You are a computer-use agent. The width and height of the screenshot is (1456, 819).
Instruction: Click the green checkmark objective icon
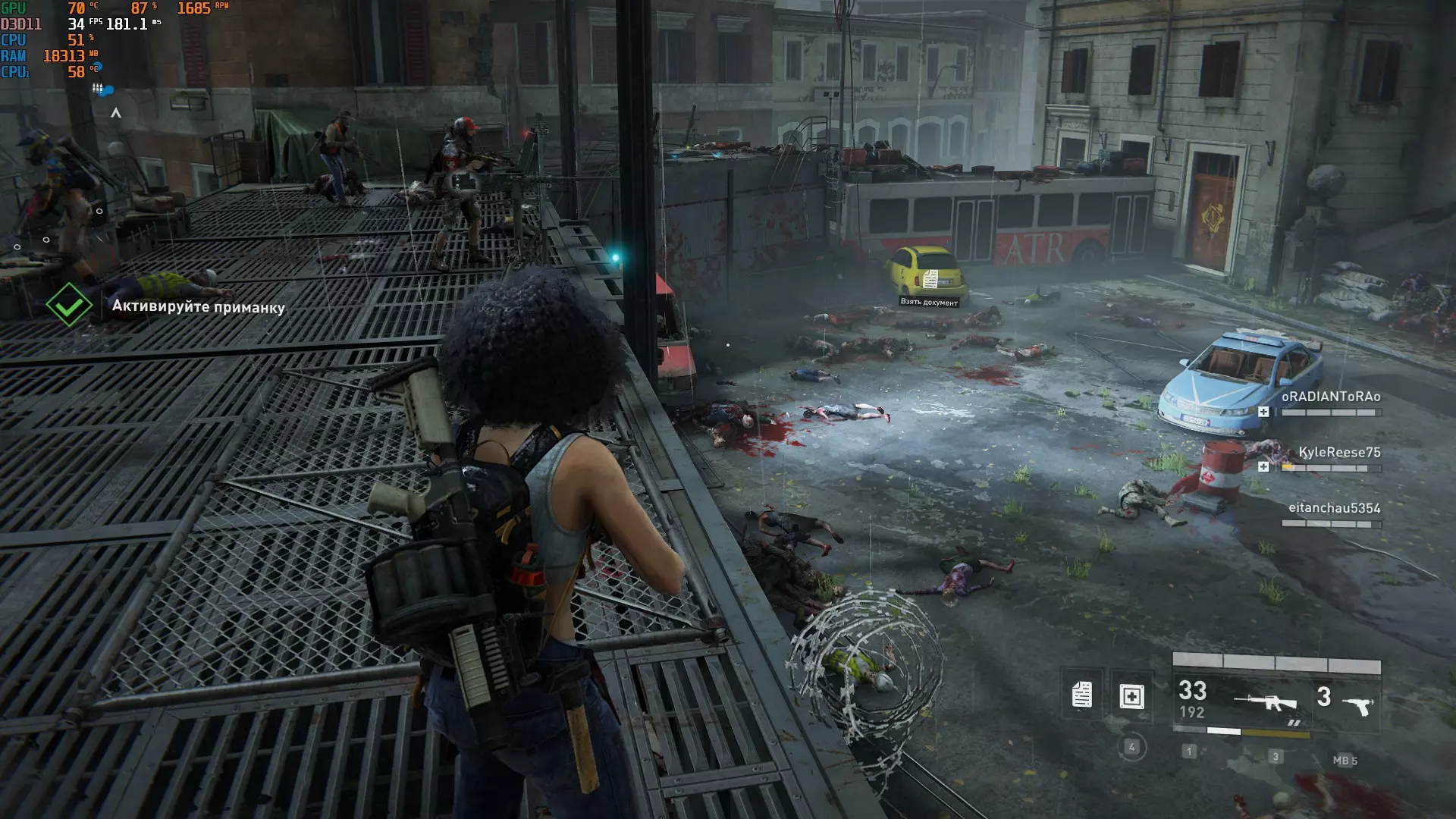tap(69, 305)
